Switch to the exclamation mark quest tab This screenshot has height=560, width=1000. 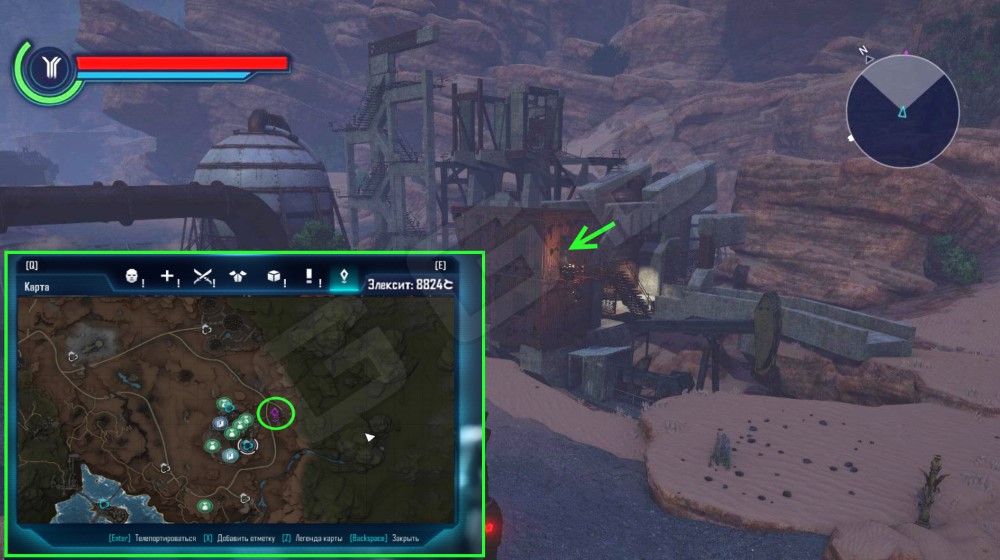310,276
